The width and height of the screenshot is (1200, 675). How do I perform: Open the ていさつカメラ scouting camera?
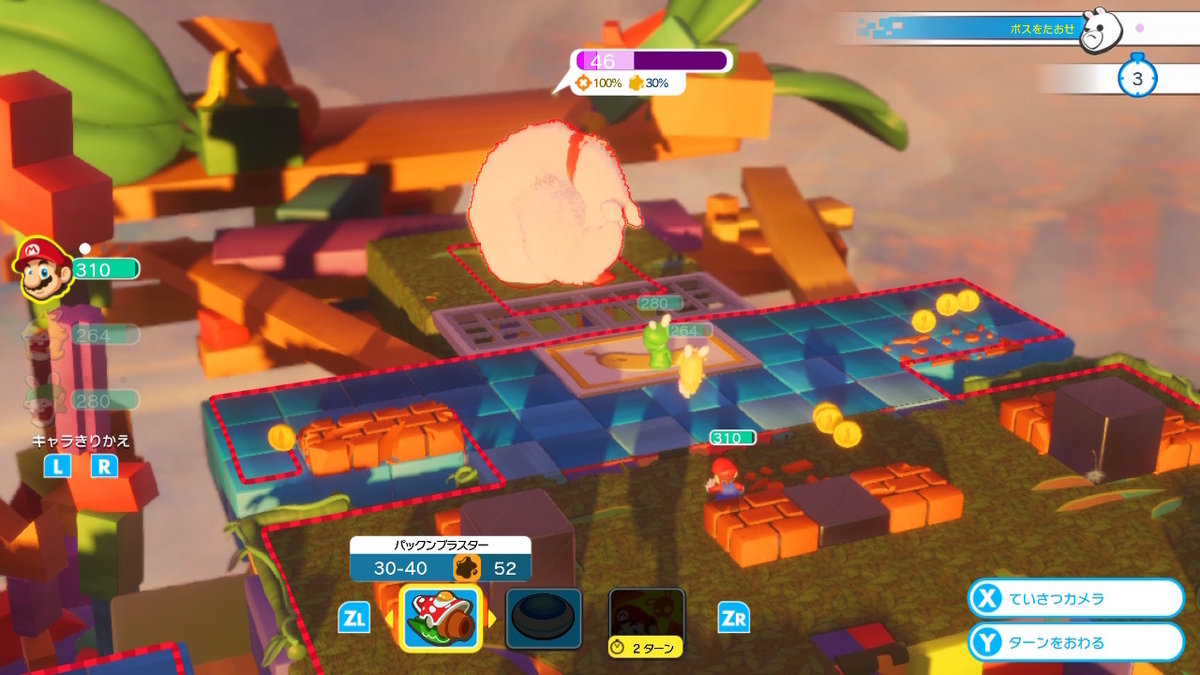[1075, 598]
